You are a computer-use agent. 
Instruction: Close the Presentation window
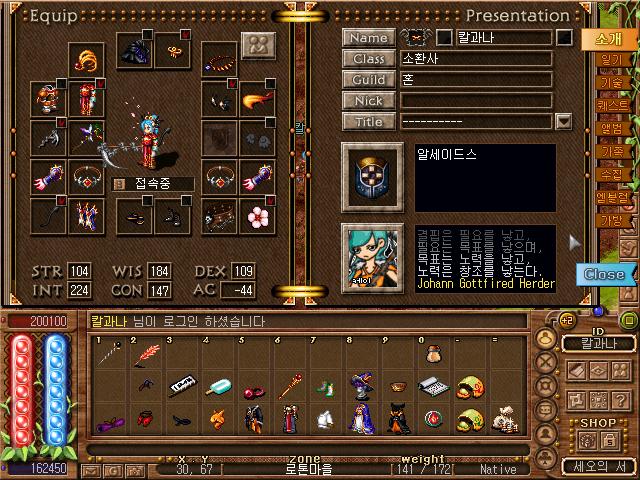click(603, 274)
